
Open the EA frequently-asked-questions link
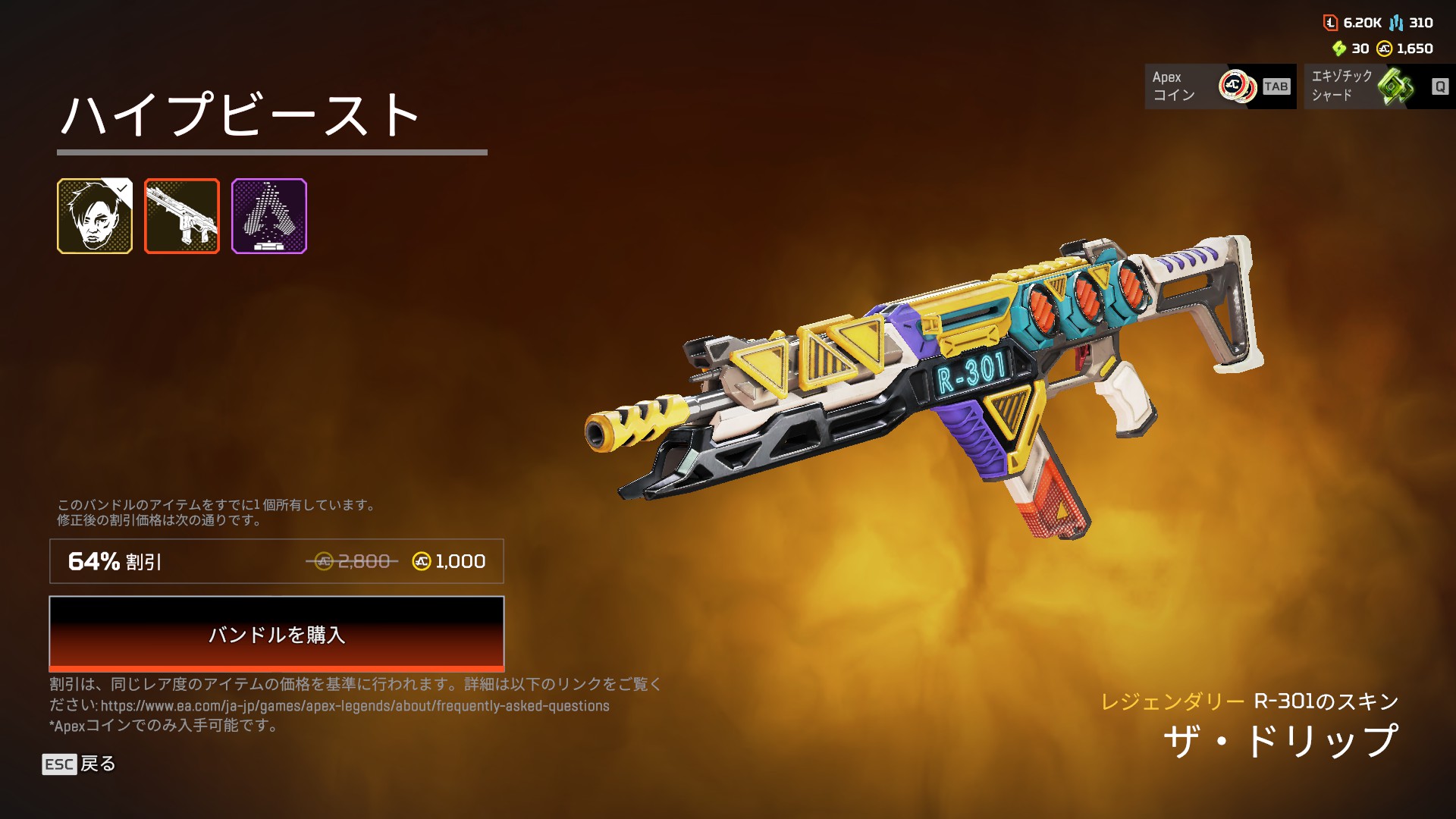point(355,706)
